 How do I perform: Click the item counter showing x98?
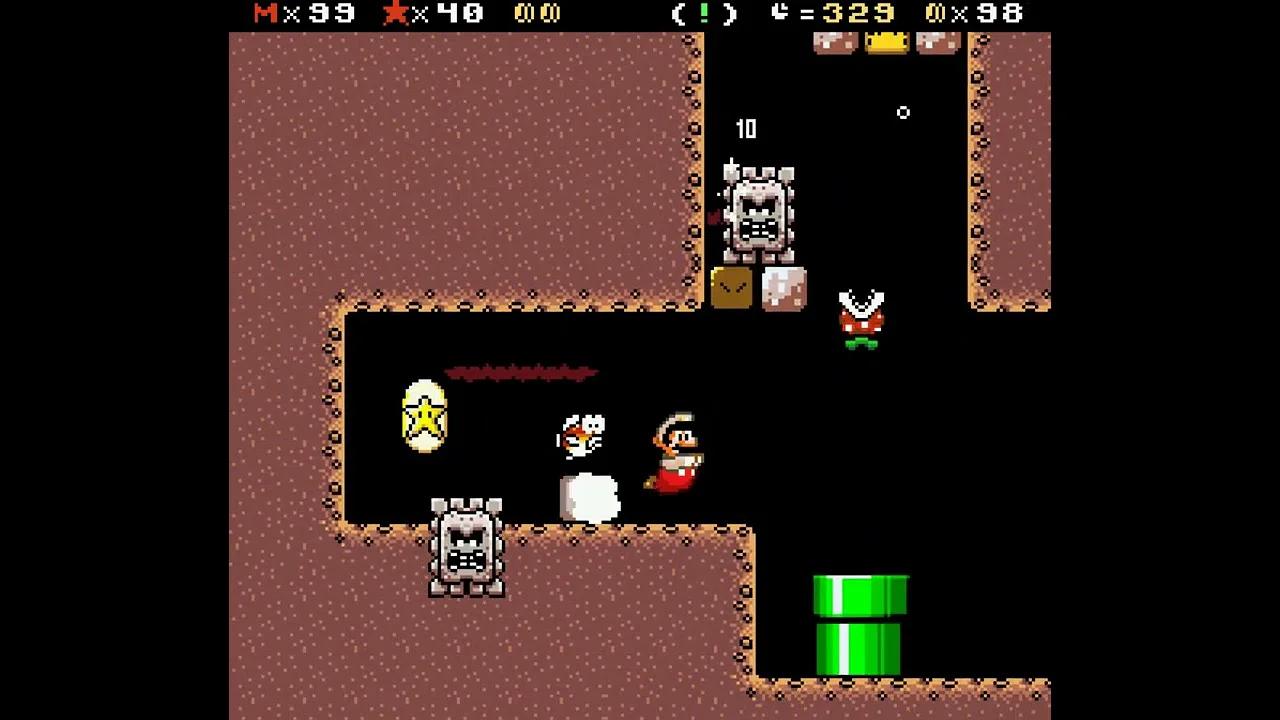[975, 14]
